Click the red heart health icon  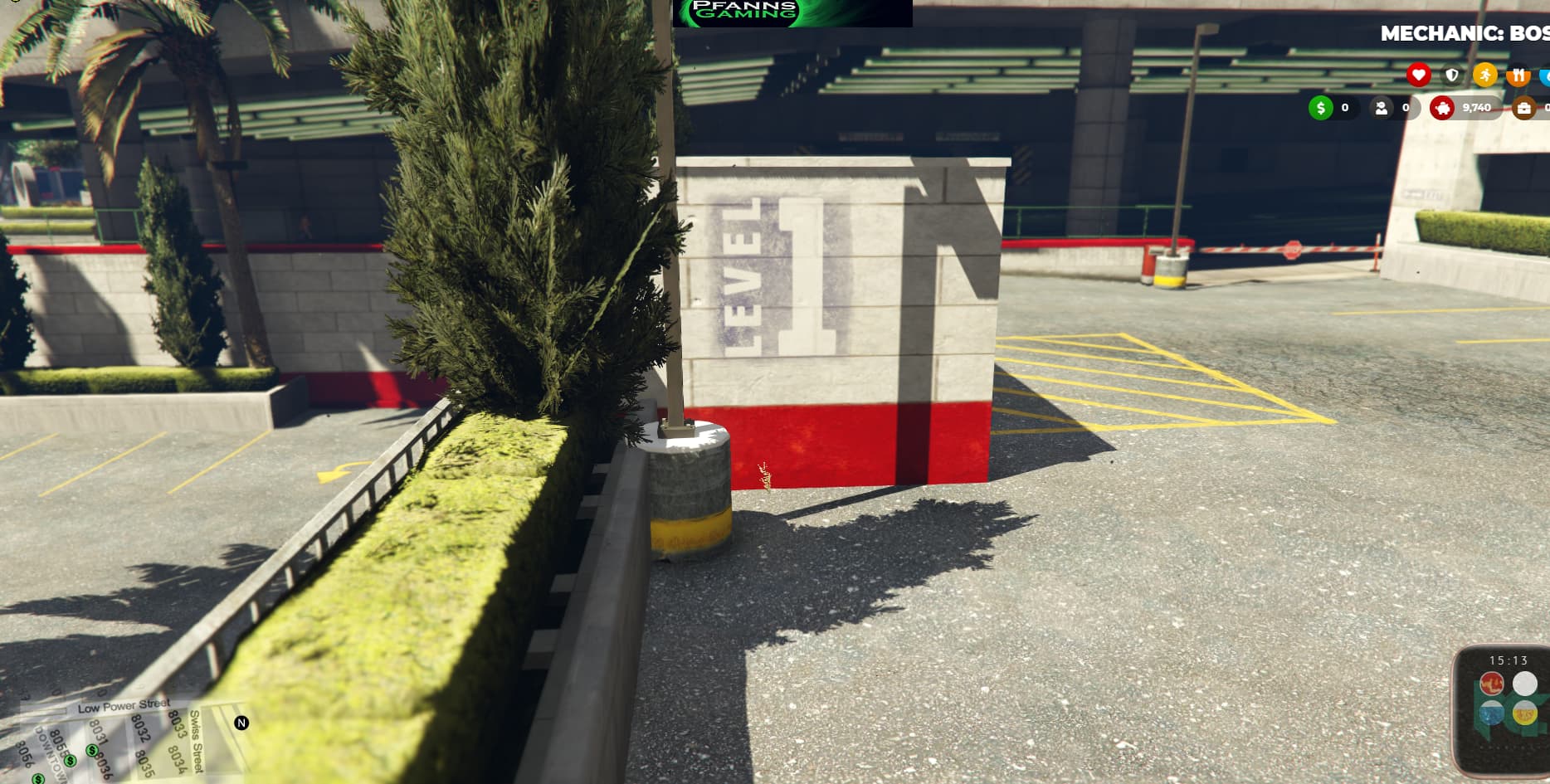pos(1419,74)
